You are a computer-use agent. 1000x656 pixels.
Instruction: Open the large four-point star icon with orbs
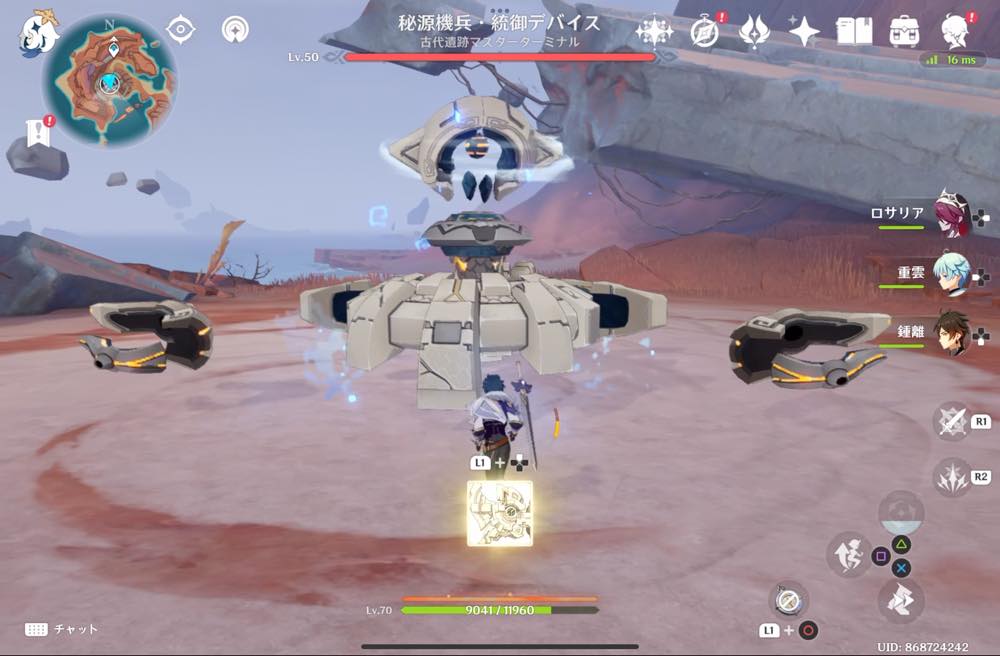click(x=654, y=32)
